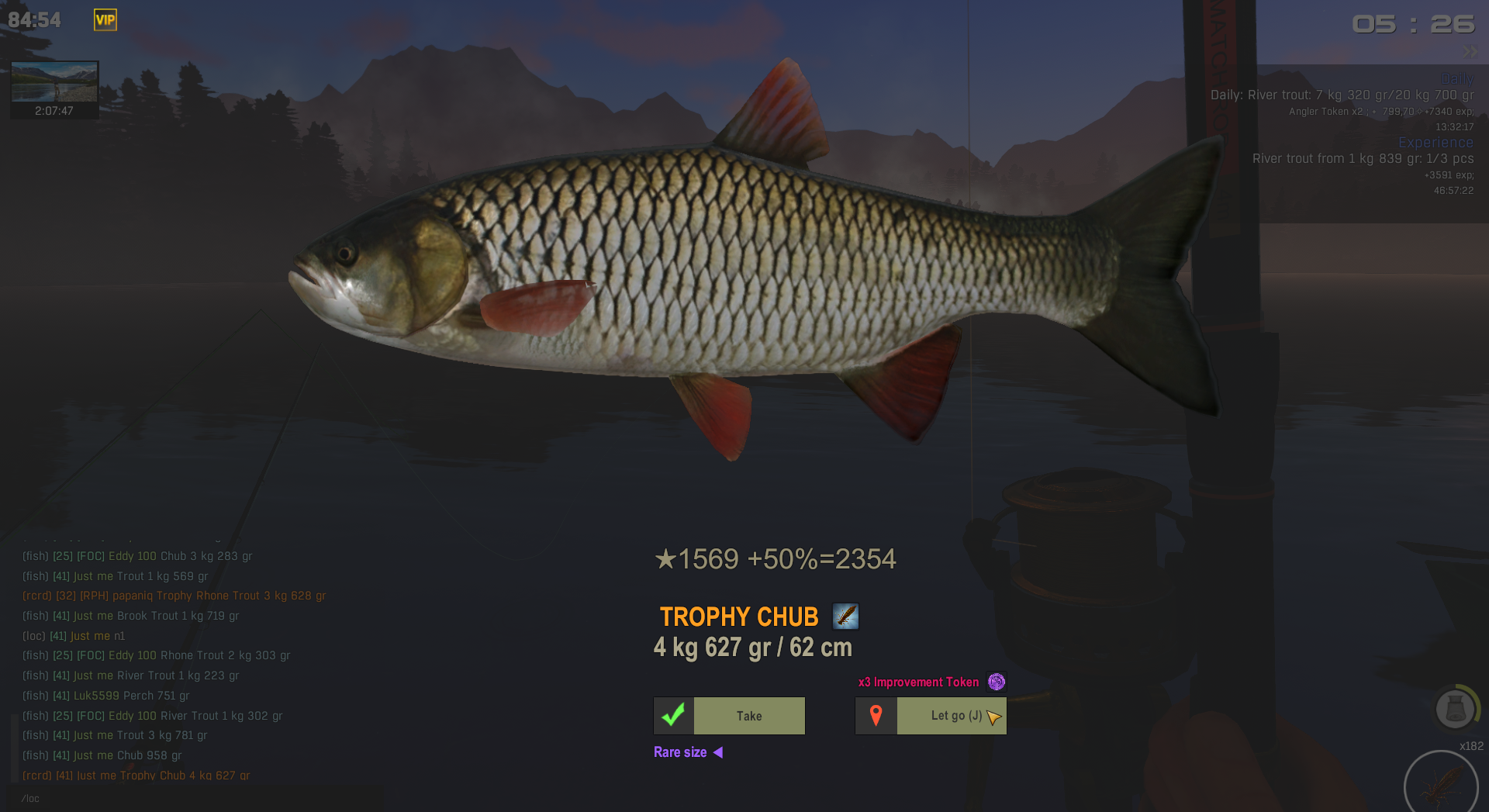Collapse the tasks panel with double arrows

click(x=1469, y=52)
